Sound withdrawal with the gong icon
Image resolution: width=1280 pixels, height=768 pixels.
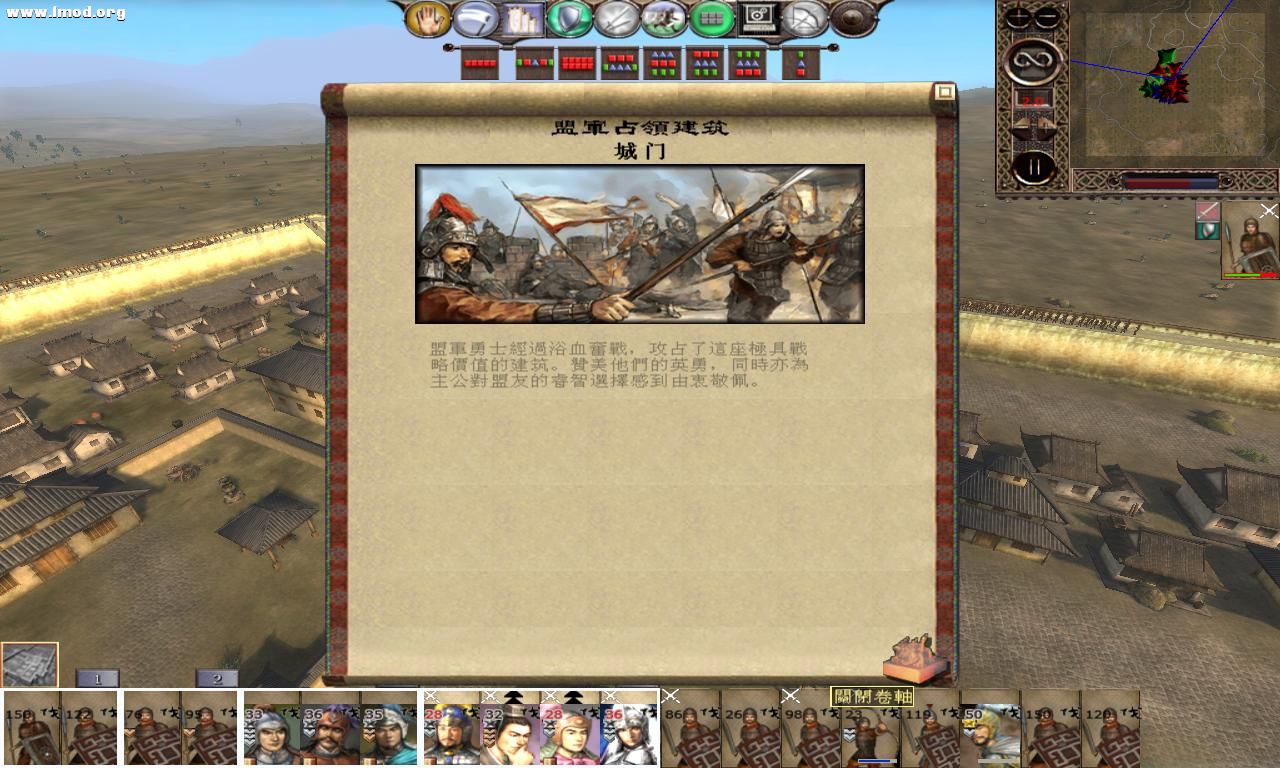point(851,17)
